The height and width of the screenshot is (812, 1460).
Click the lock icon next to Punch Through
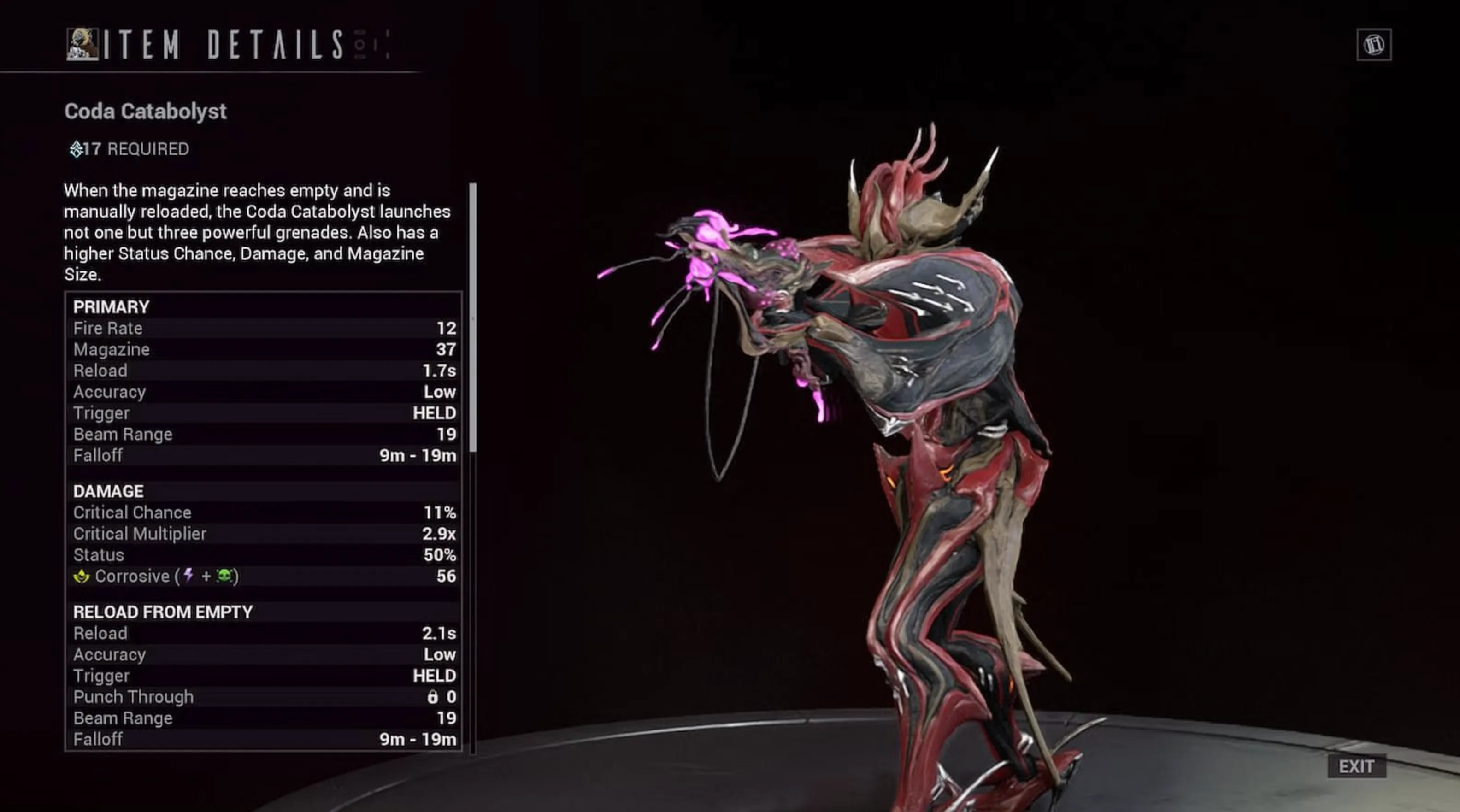433,697
